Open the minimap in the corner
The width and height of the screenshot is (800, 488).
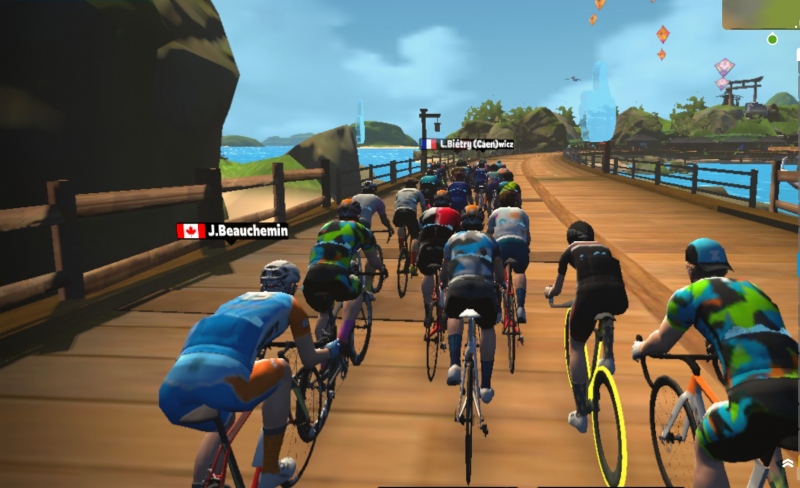(761, 14)
